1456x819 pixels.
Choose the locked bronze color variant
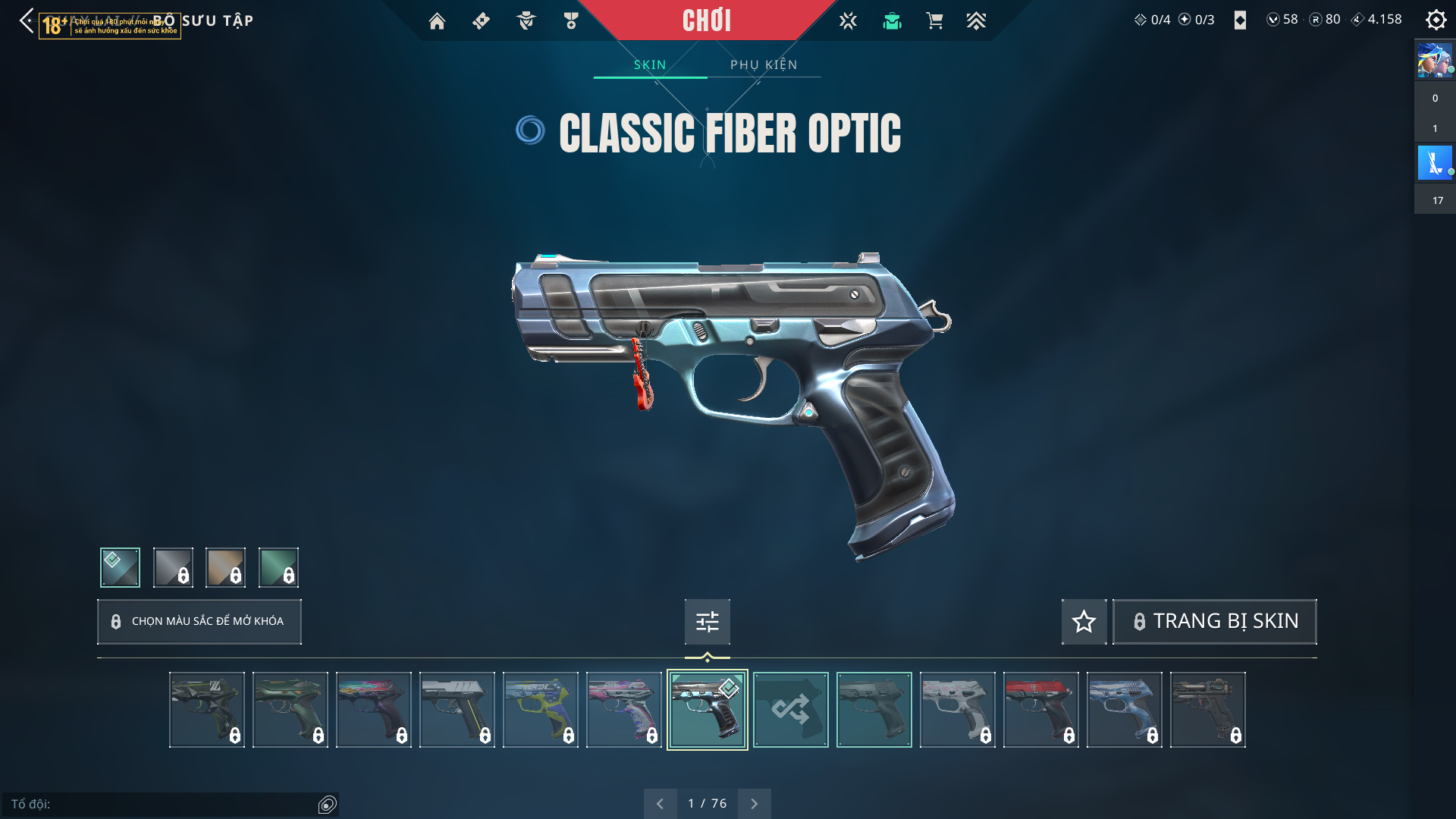coord(226,567)
